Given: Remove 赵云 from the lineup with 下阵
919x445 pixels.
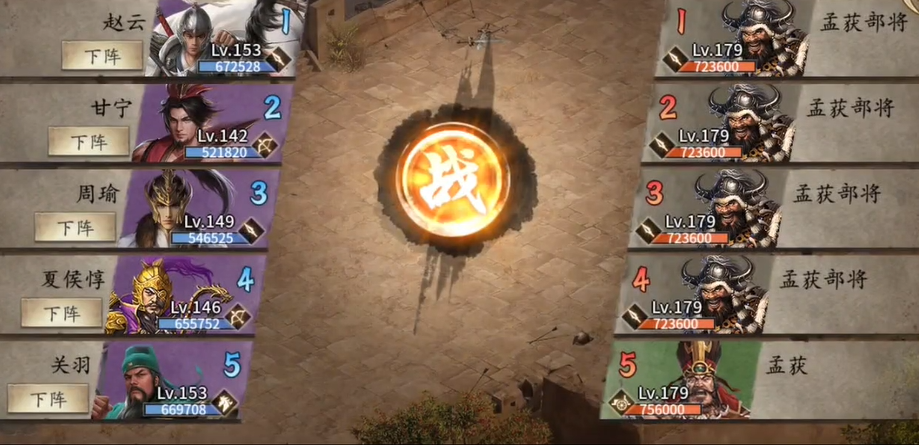Looking at the screenshot, I should pos(101,56).
